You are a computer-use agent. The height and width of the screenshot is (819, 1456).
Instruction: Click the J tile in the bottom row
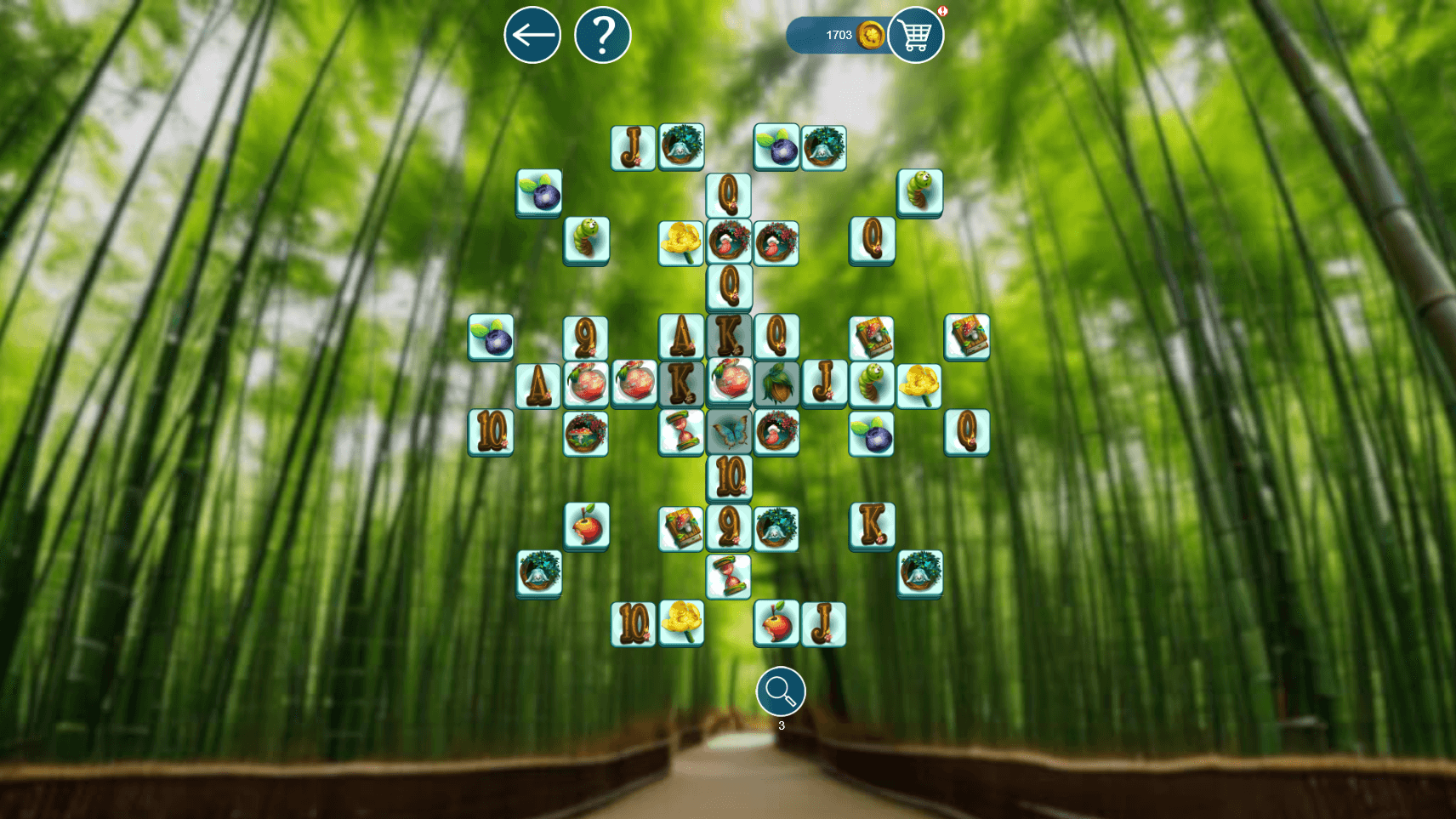pyautogui.click(x=822, y=624)
